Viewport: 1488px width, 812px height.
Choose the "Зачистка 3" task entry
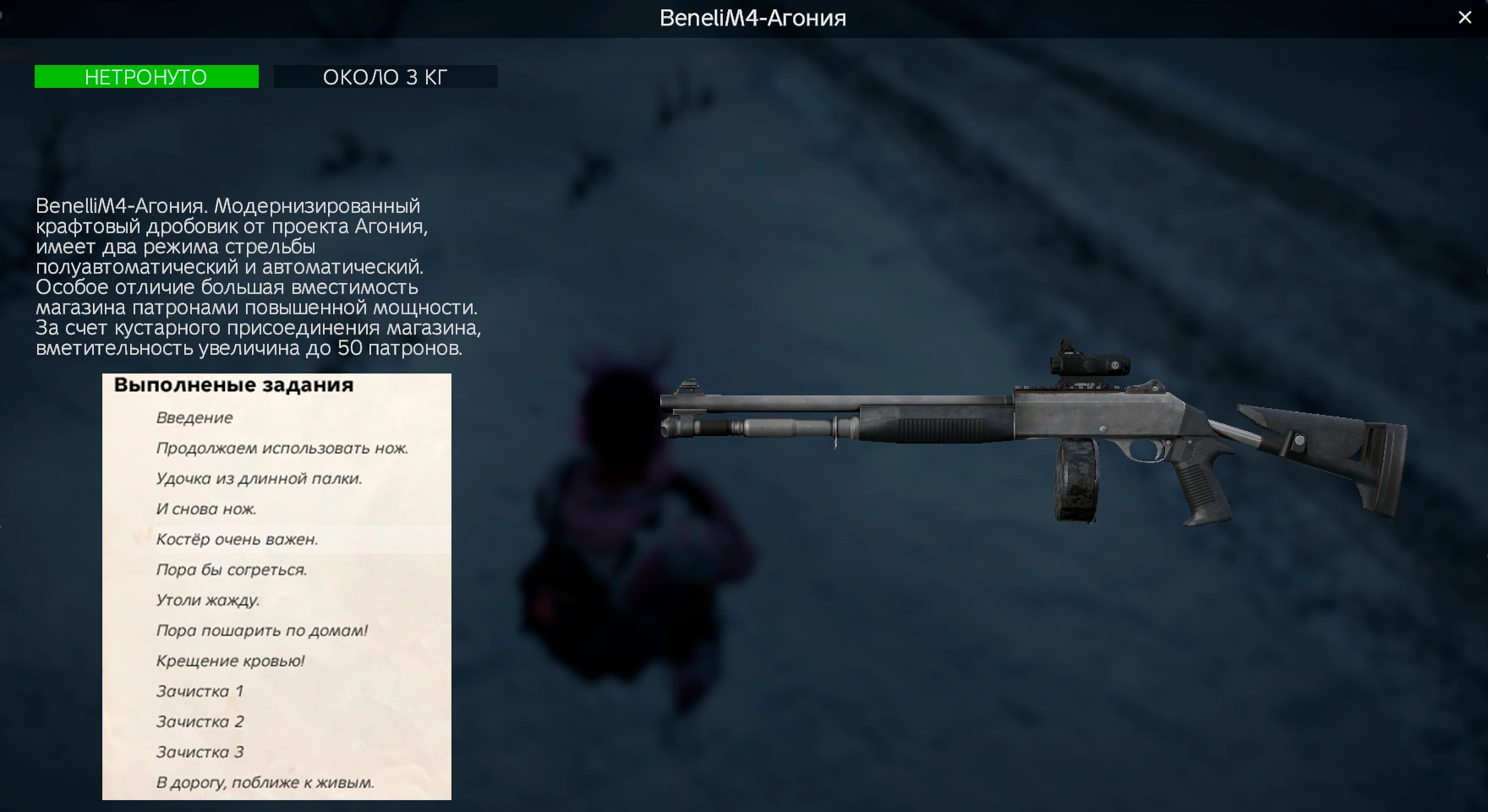[x=200, y=753]
